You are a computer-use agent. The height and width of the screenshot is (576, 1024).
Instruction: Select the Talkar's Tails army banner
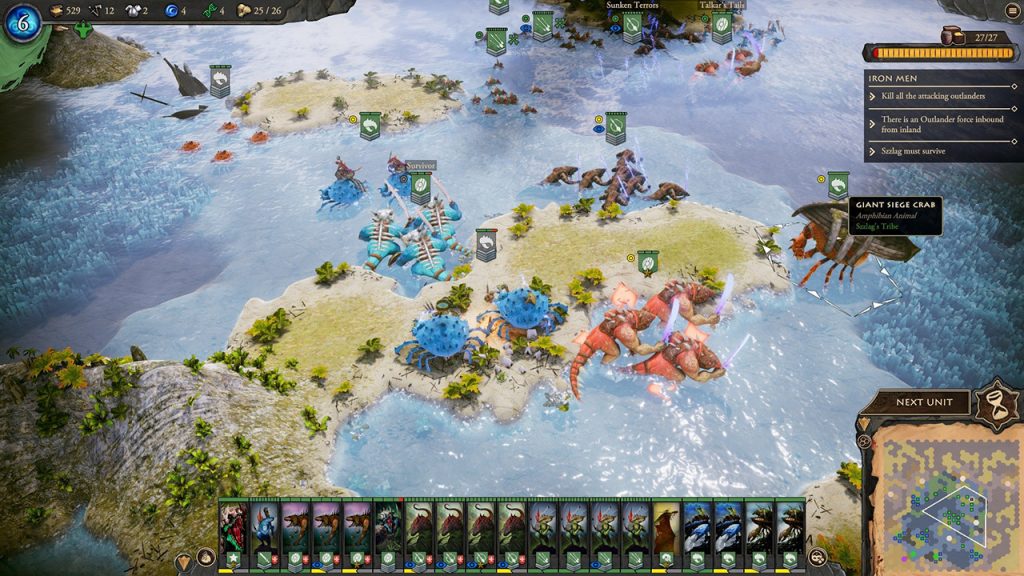click(722, 25)
